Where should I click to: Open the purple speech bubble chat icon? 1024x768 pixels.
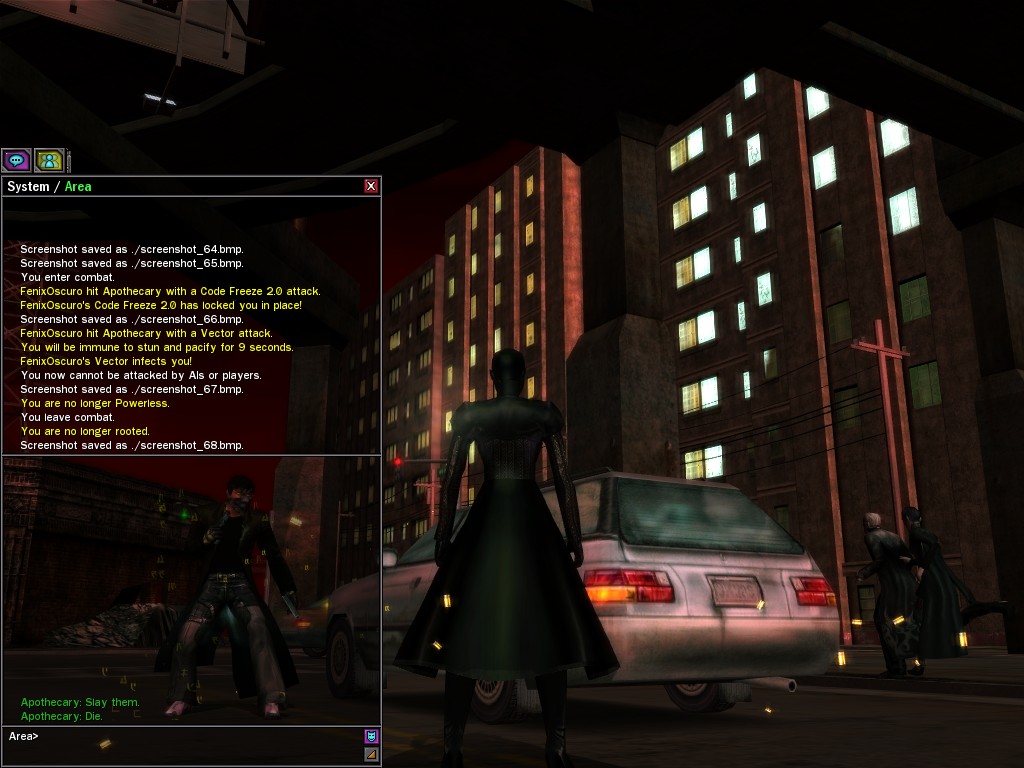(x=16, y=160)
